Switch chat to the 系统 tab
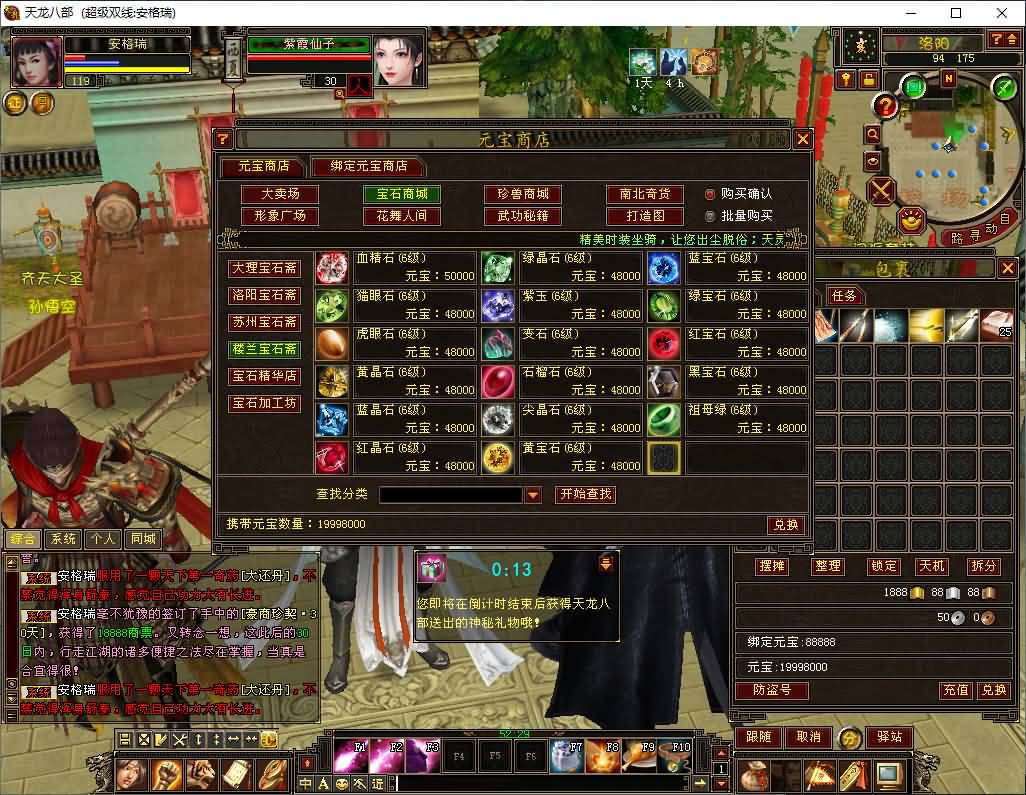Screen dimensions: 1026x795 pyautogui.click(x=64, y=538)
